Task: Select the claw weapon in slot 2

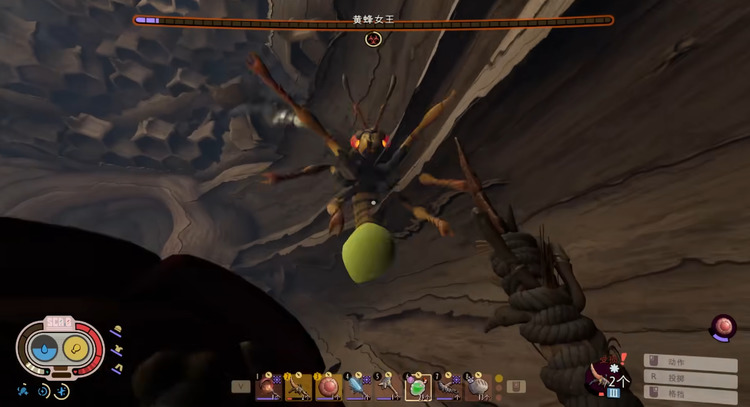Action: pyautogui.click(x=299, y=386)
